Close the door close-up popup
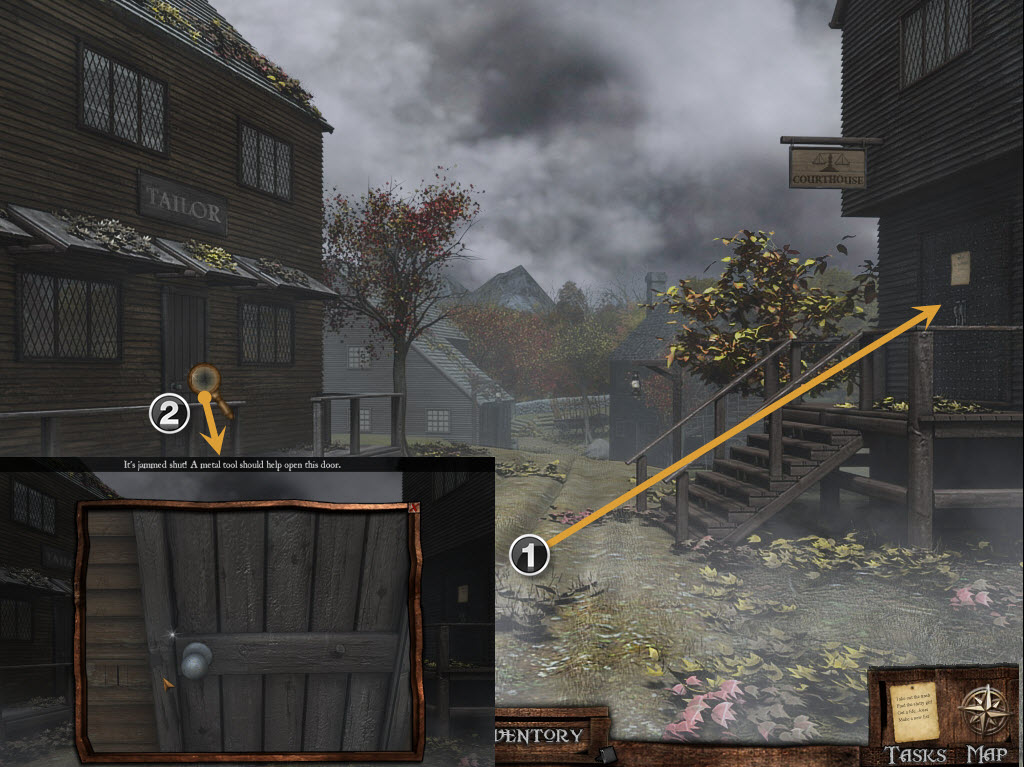Viewport: 1024px width, 767px height. [414, 507]
